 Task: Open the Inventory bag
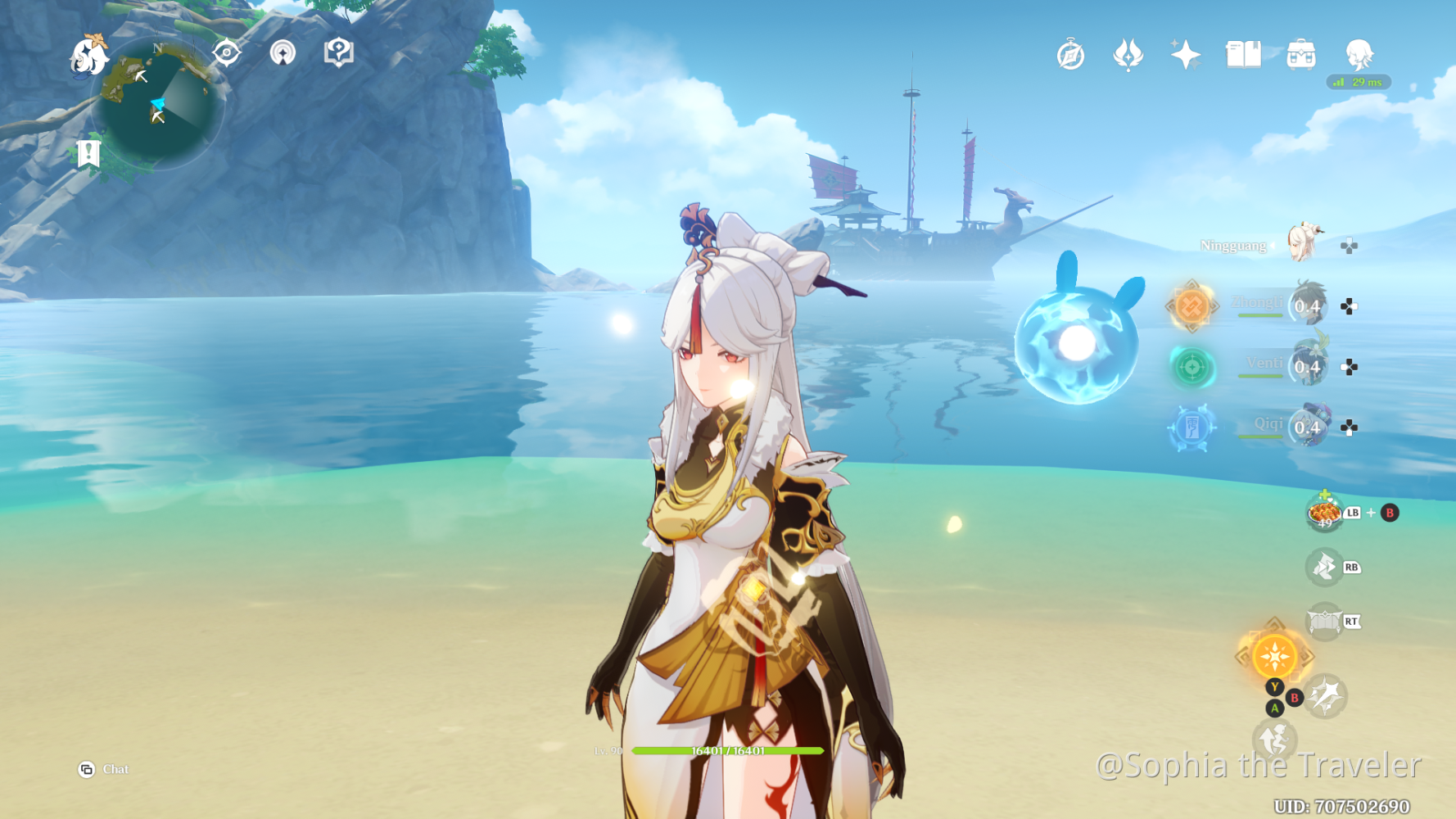1299,53
